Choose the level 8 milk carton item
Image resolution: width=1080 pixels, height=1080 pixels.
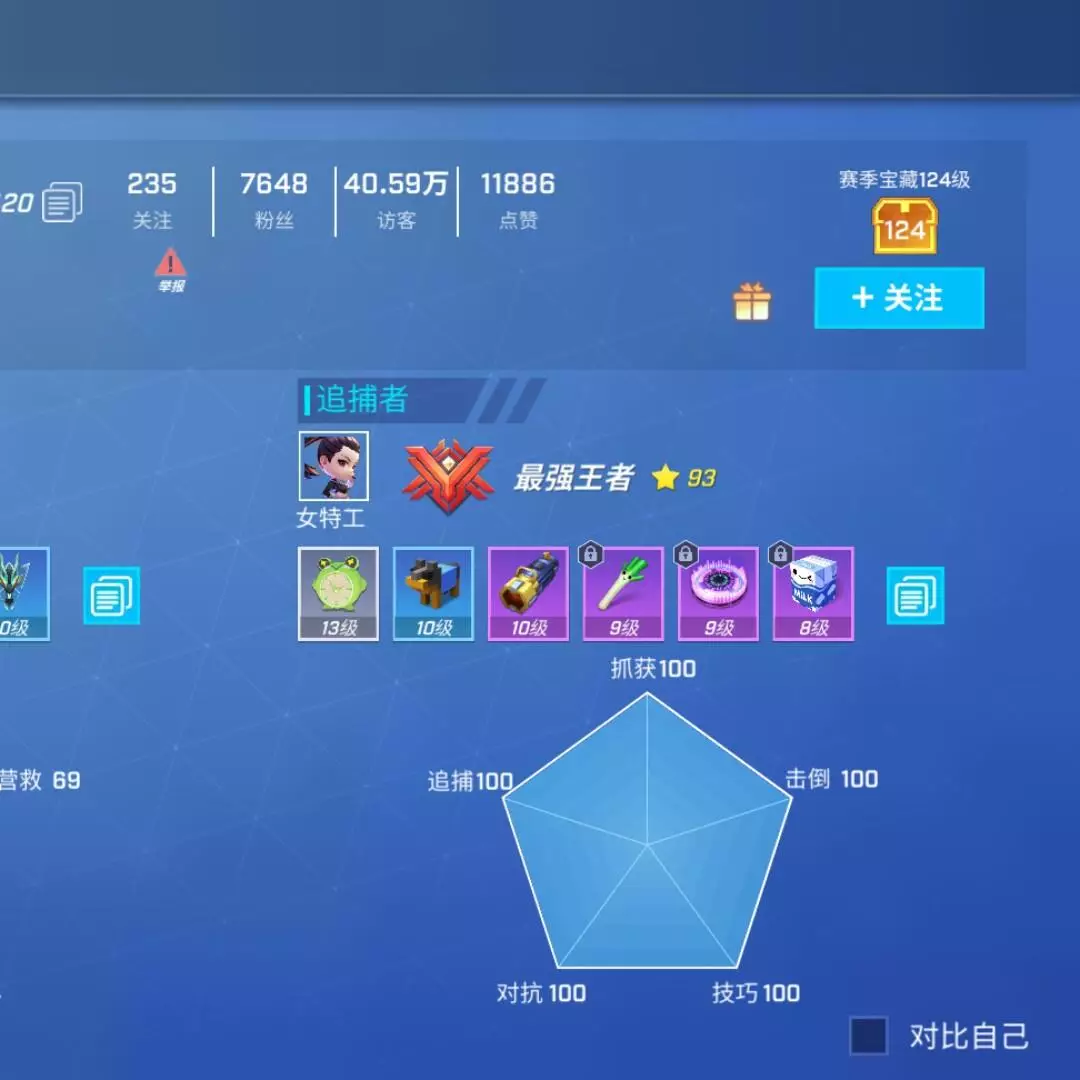[813, 593]
